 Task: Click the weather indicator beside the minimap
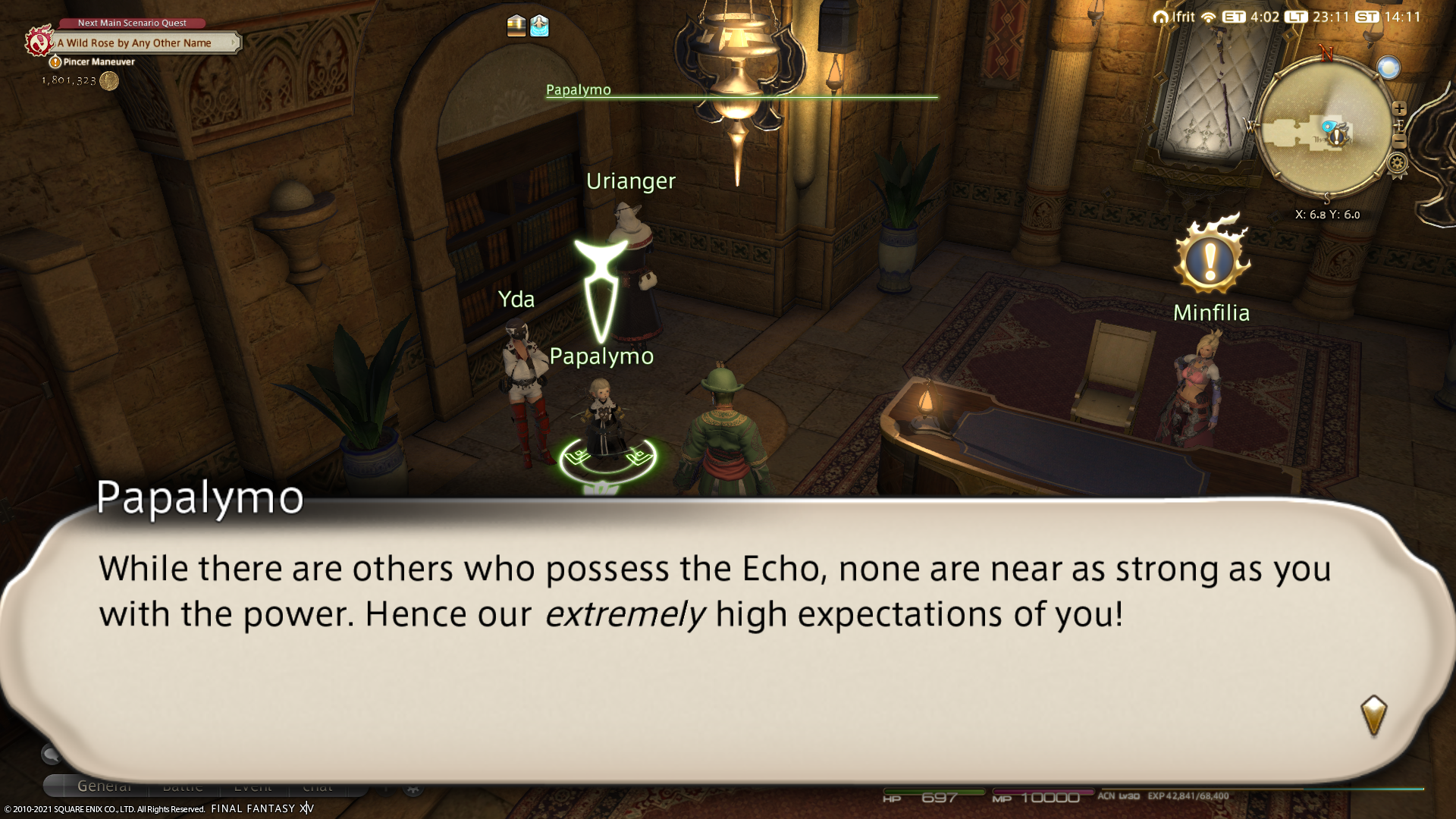pos(1389,68)
